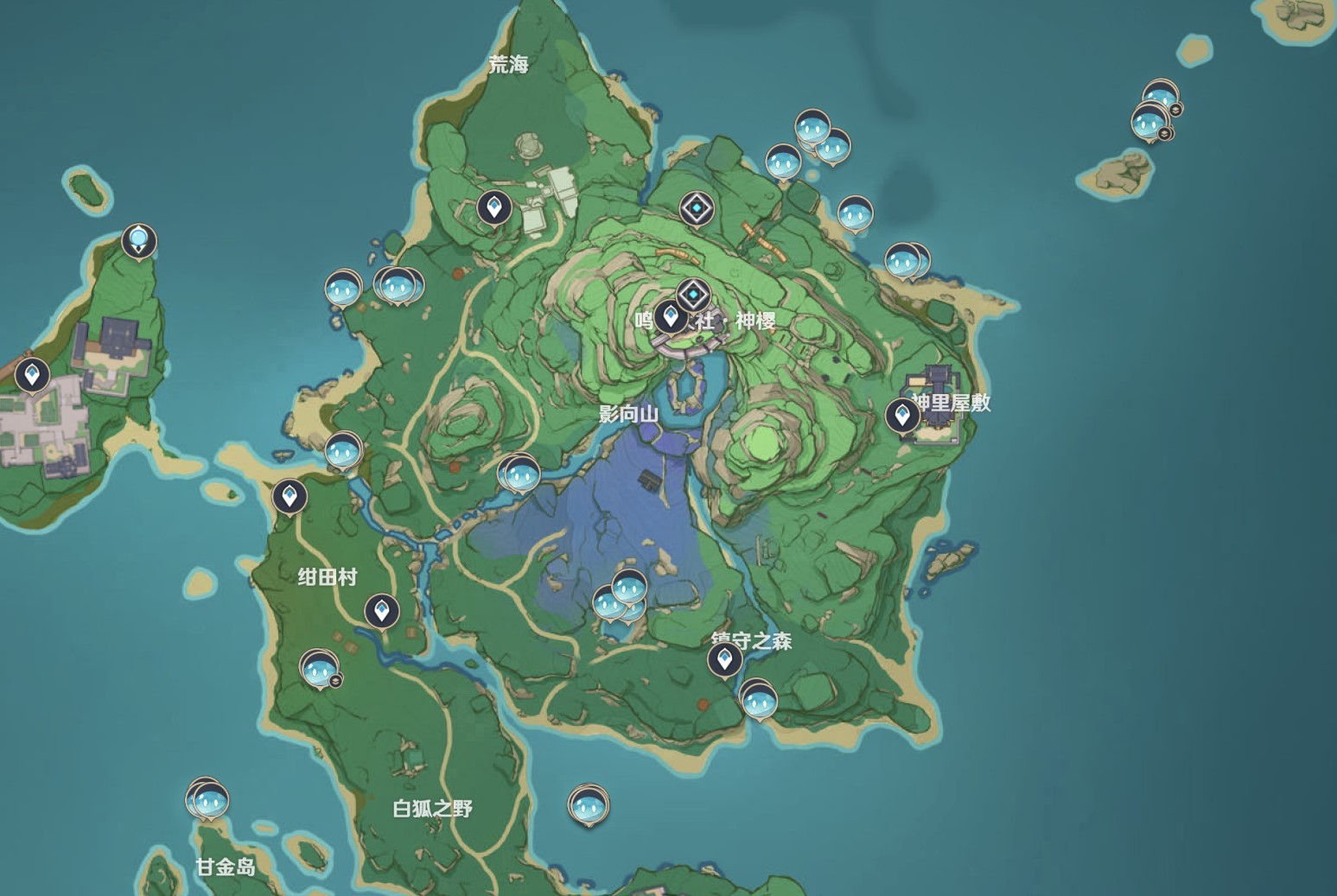Choose the 镇守之森 teleport waypoint
The height and width of the screenshot is (896, 1337).
coord(724,660)
